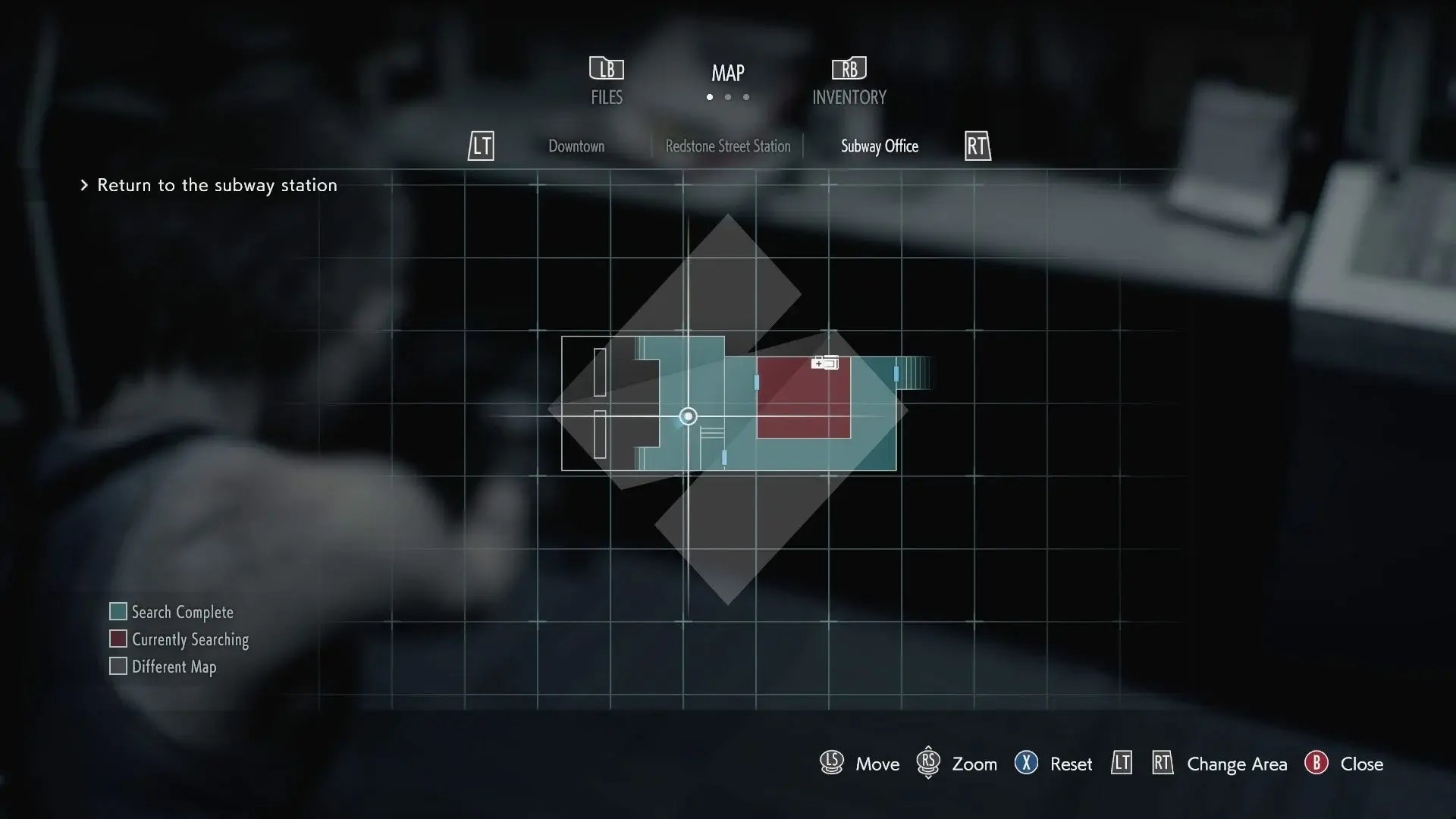Image resolution: width=1456 pixels, height=819 pixels.
Task: Open Files with the LB icon
Action: (x=606, y=68)
